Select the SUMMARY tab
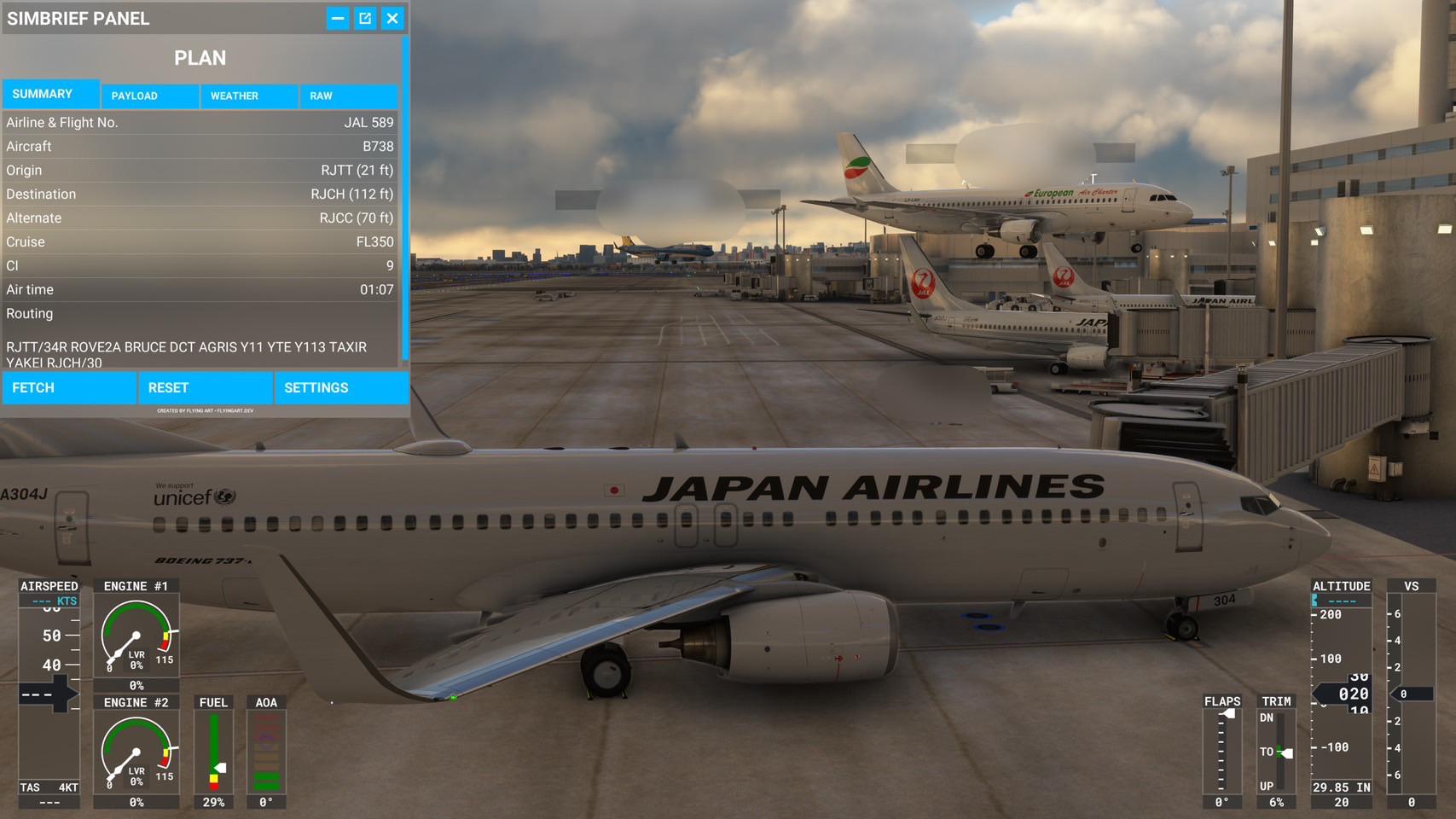The image size is (1456, 819). (49, 94)
